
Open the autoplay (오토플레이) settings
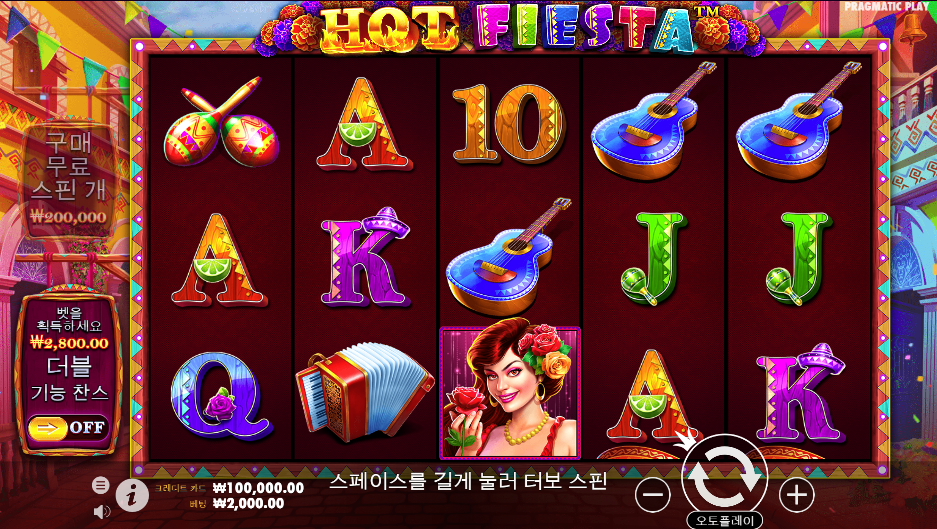coord(724,520)
